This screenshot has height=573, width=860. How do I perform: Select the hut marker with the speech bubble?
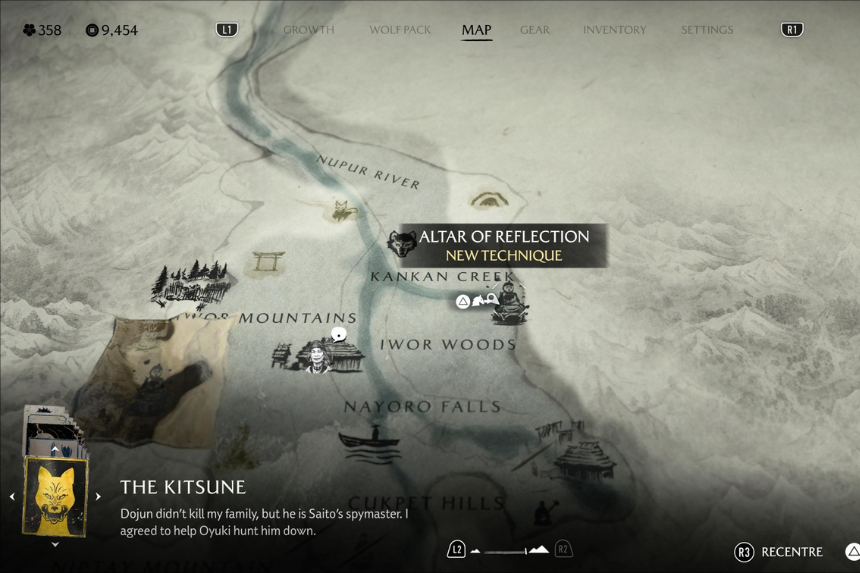point(320,353)
